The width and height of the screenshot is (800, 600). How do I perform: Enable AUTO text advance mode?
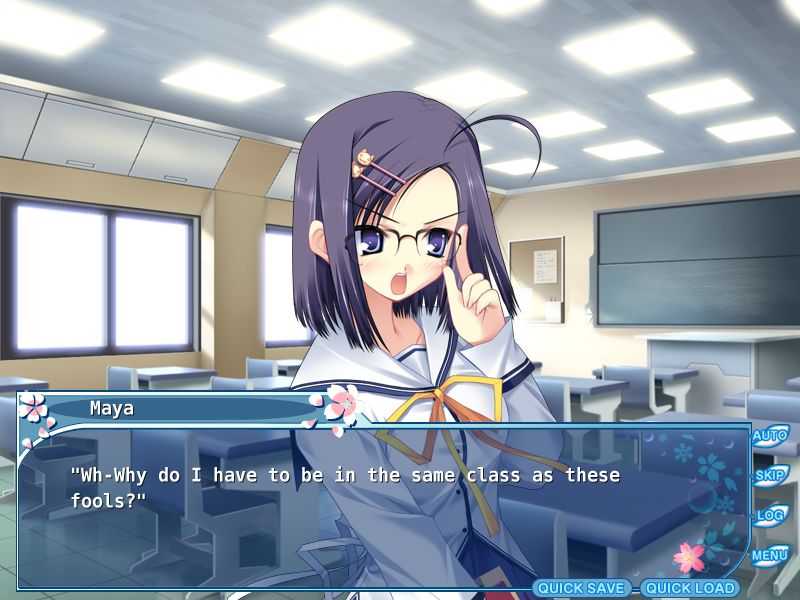(x=769, y=436)
